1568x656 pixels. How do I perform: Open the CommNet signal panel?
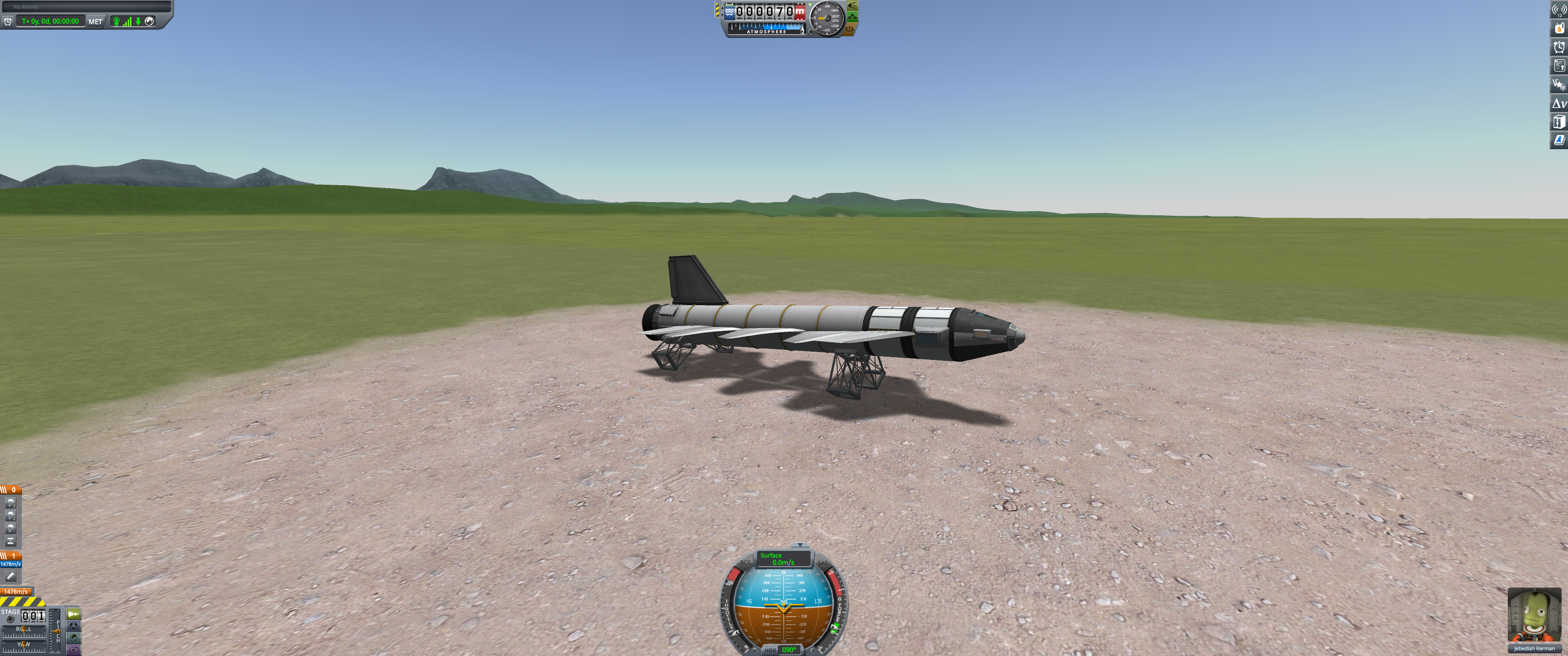[x=1559, y=10]
